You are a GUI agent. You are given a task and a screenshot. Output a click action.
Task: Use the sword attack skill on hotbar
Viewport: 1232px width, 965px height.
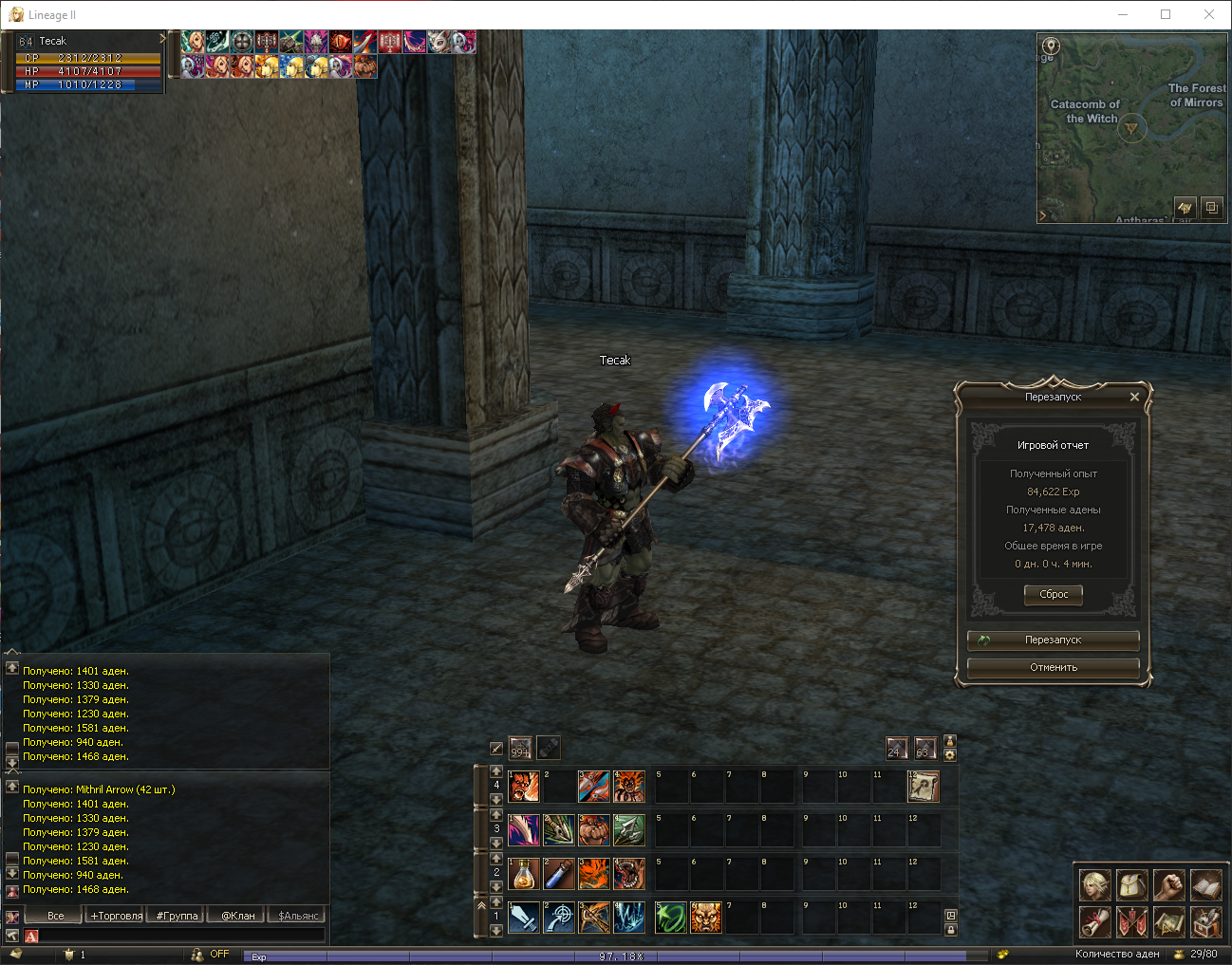point(524,918)
